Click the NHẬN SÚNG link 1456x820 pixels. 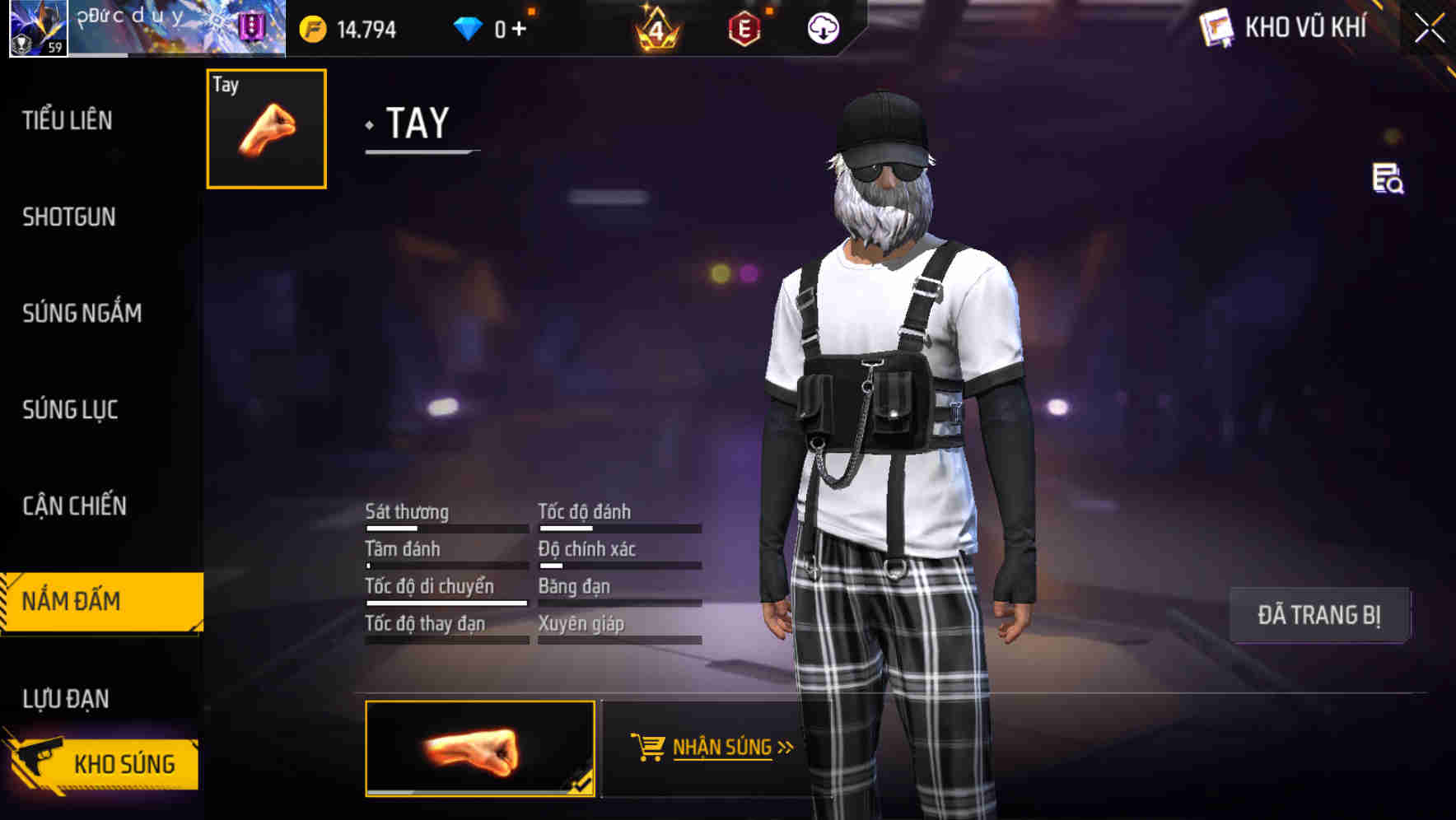click(723, 746)
